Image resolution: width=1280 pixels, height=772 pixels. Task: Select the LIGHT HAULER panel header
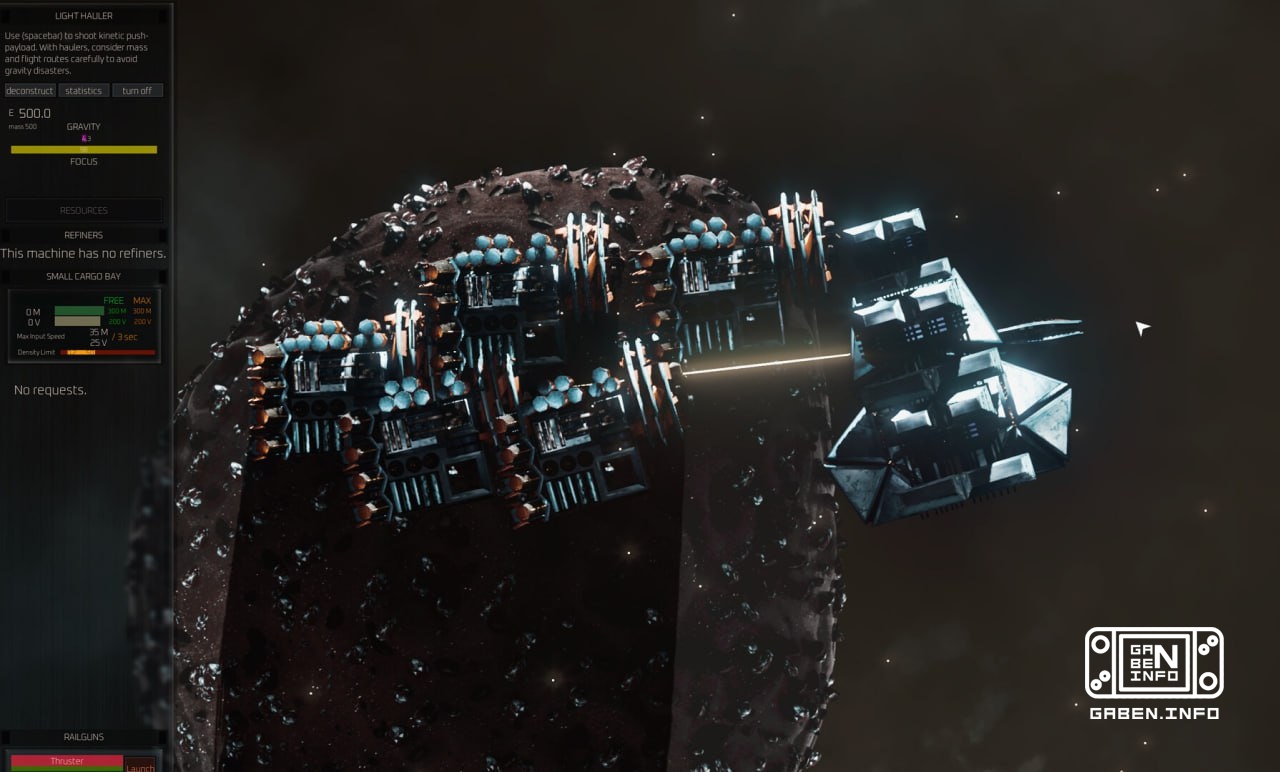[83, 15]
